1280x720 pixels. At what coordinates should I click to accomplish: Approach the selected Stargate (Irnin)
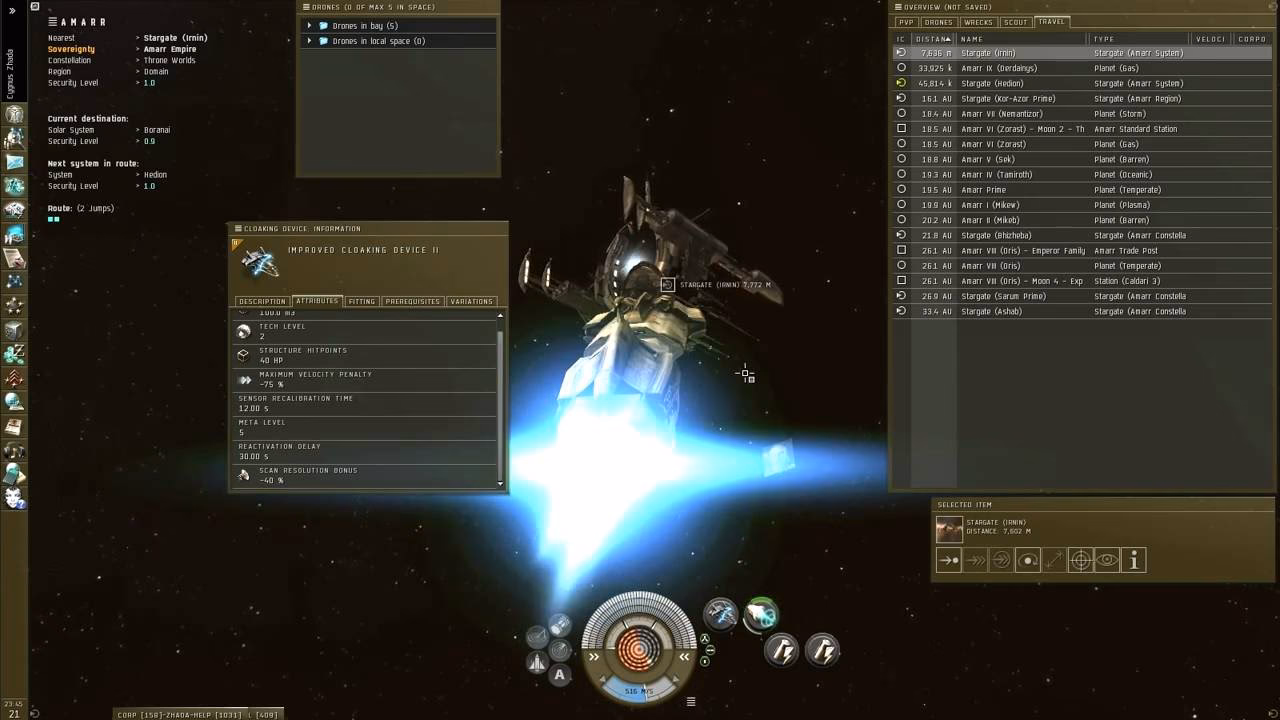[947, 560]
